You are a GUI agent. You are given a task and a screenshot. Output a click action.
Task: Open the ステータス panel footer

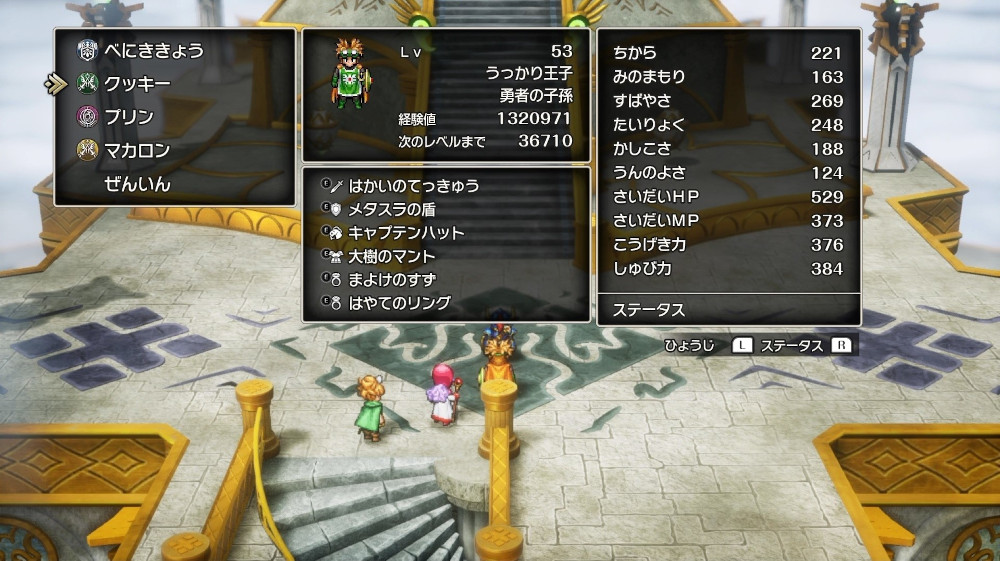pyautogui.click(x=728, y=310)
